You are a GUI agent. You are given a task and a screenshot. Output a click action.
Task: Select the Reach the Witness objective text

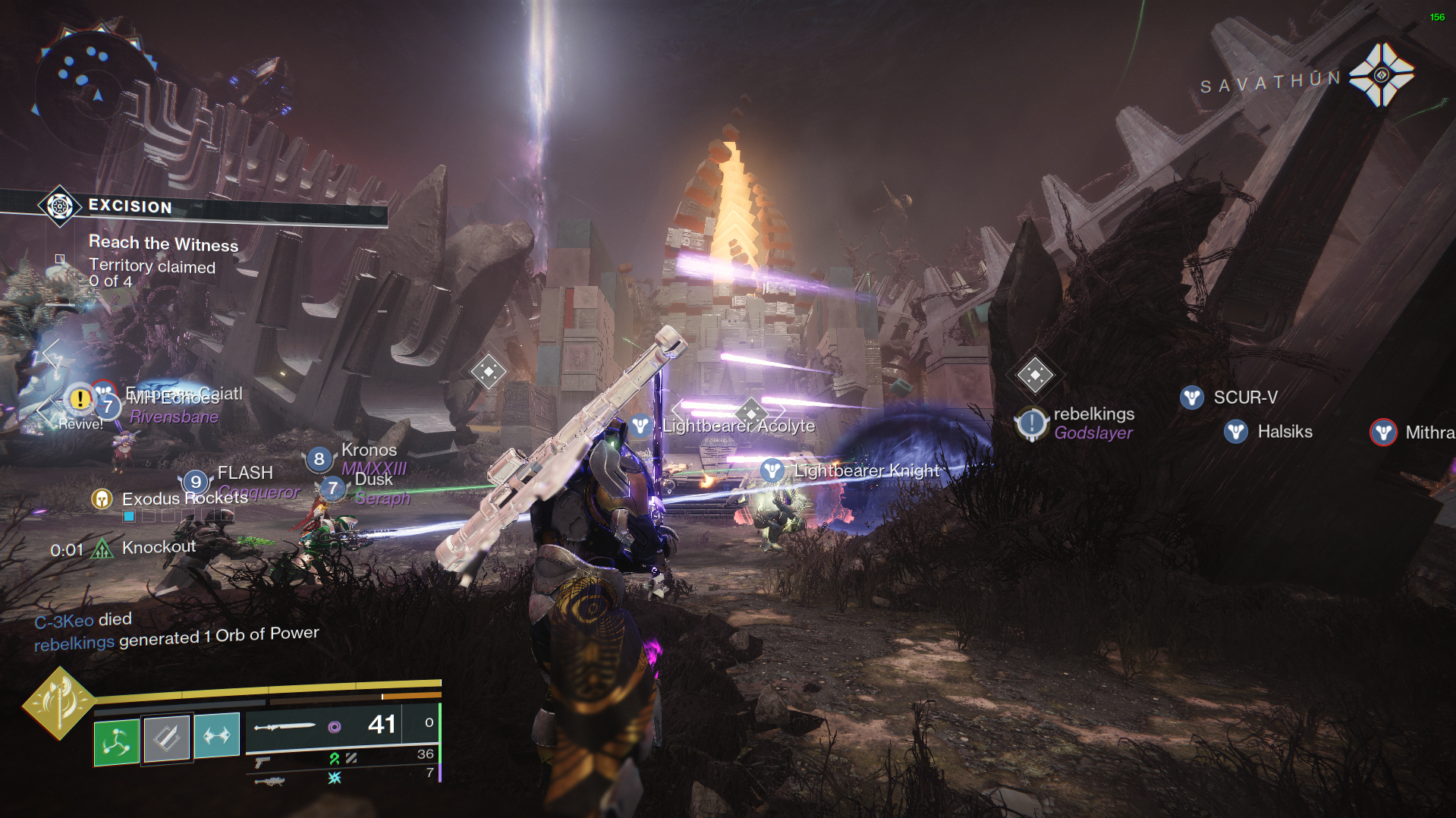(x=163, y=244)
